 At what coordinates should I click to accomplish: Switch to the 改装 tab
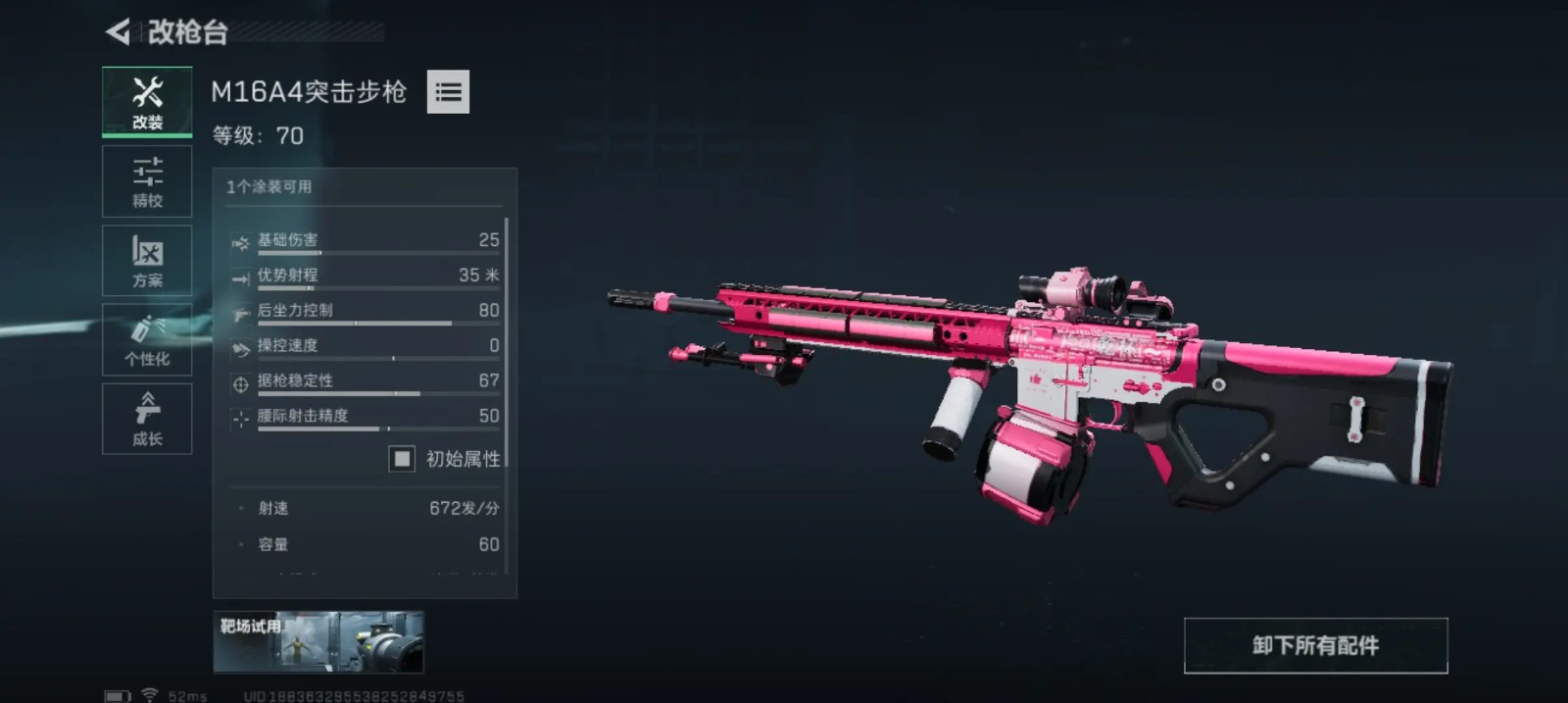tap(147, 102)
